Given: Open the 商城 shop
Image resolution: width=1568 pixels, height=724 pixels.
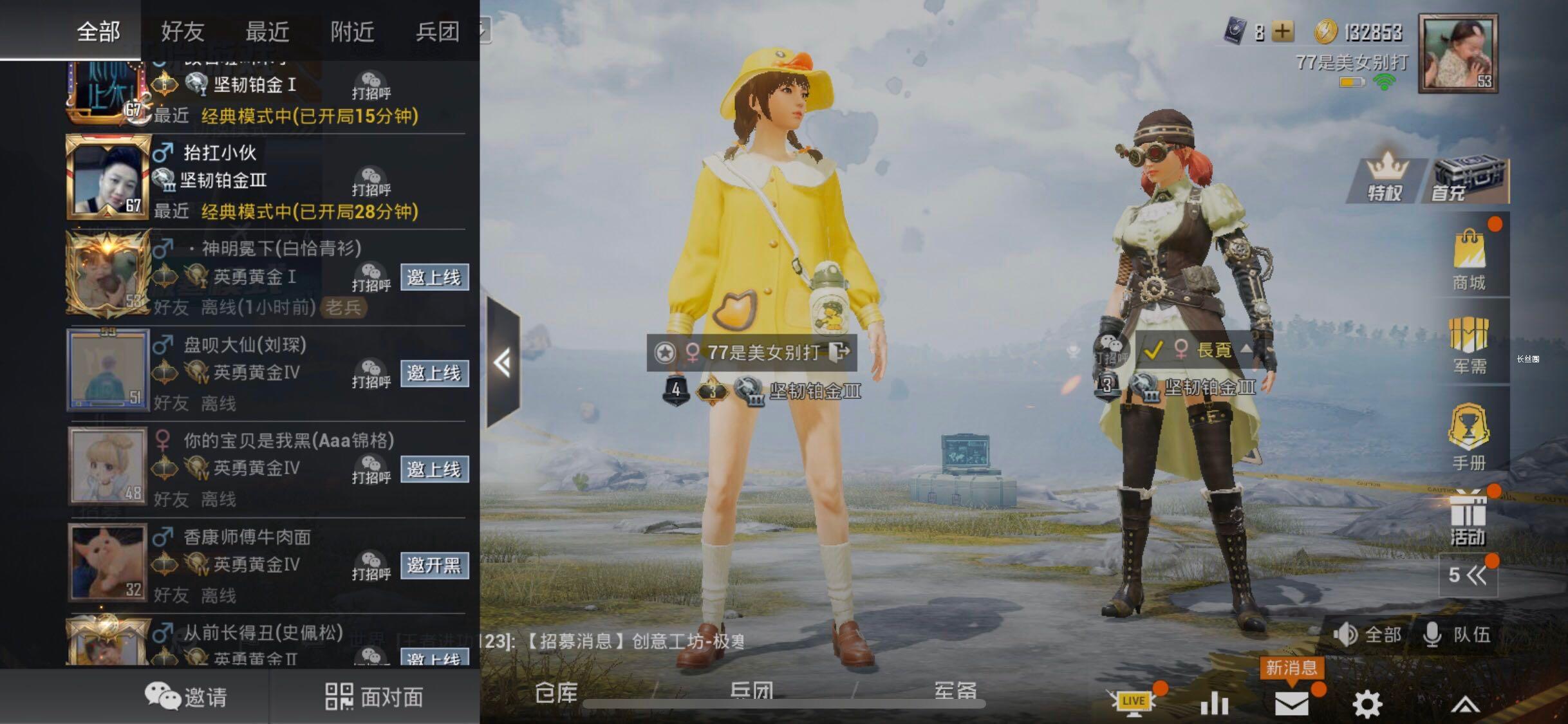Looking at the screenshot, I should click(1470, 260).
